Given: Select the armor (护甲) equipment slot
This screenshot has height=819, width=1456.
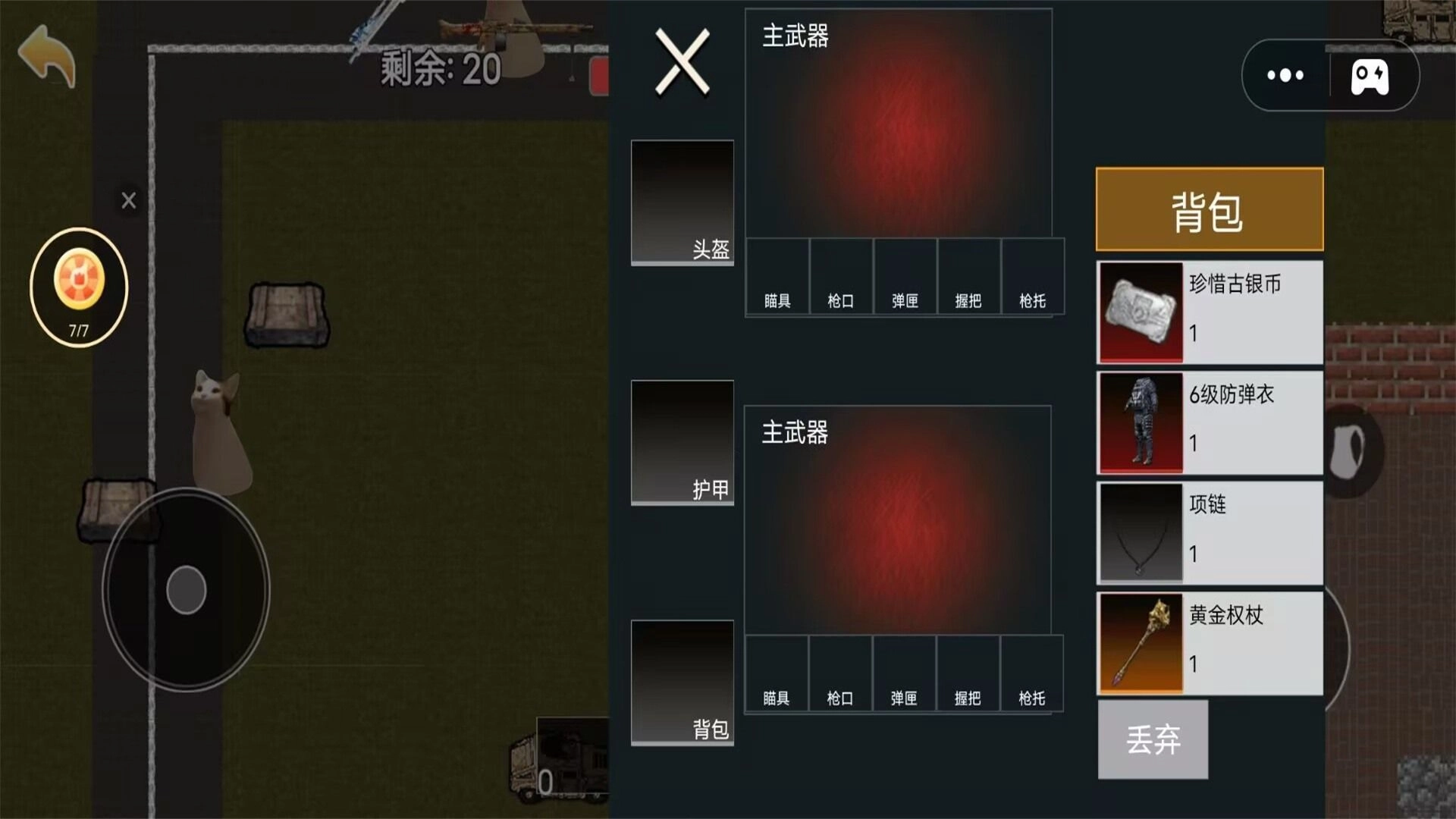Looking at the screenshot, I should [682, 442].
